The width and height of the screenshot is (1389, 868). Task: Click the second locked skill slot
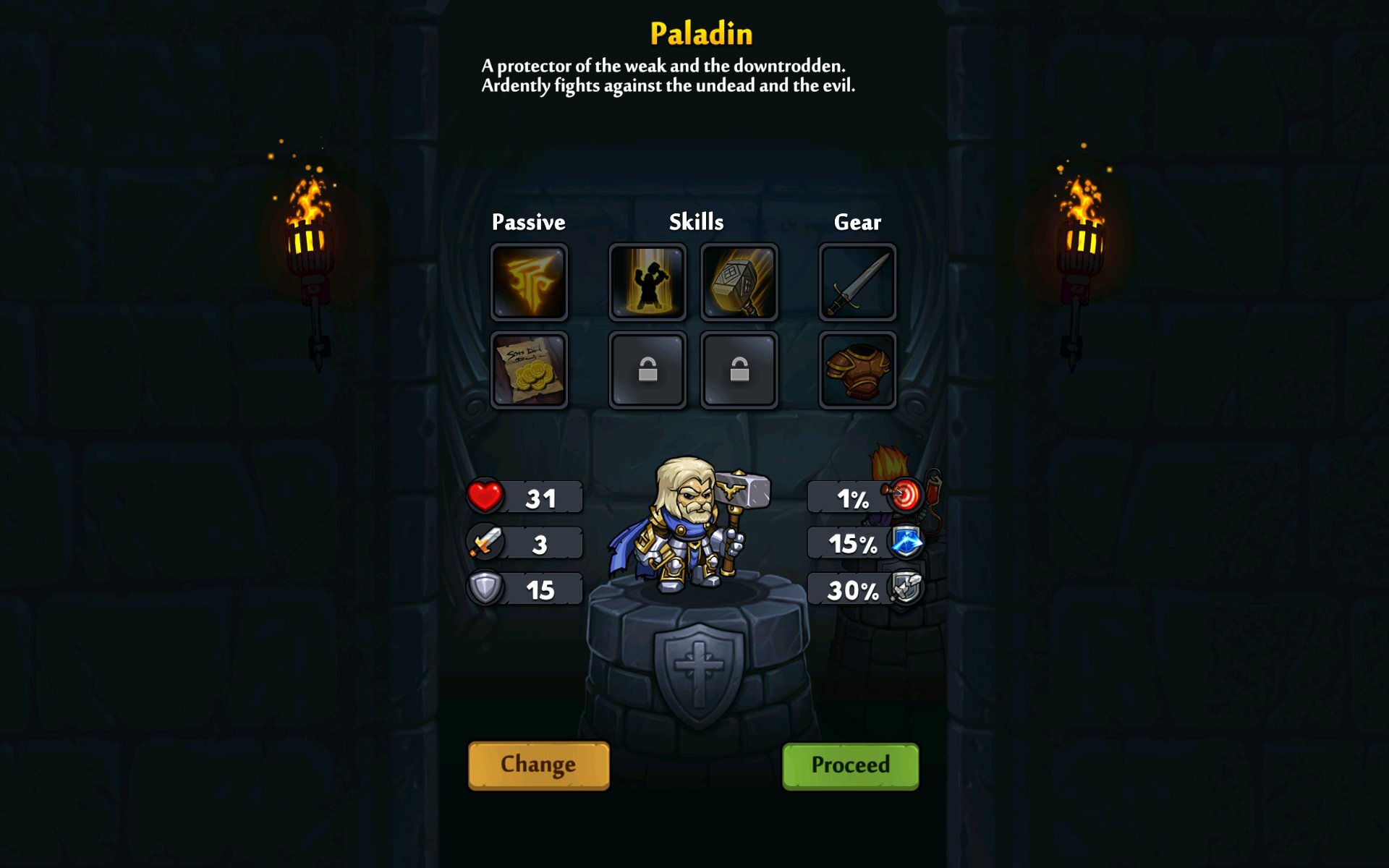pos(739,369)
